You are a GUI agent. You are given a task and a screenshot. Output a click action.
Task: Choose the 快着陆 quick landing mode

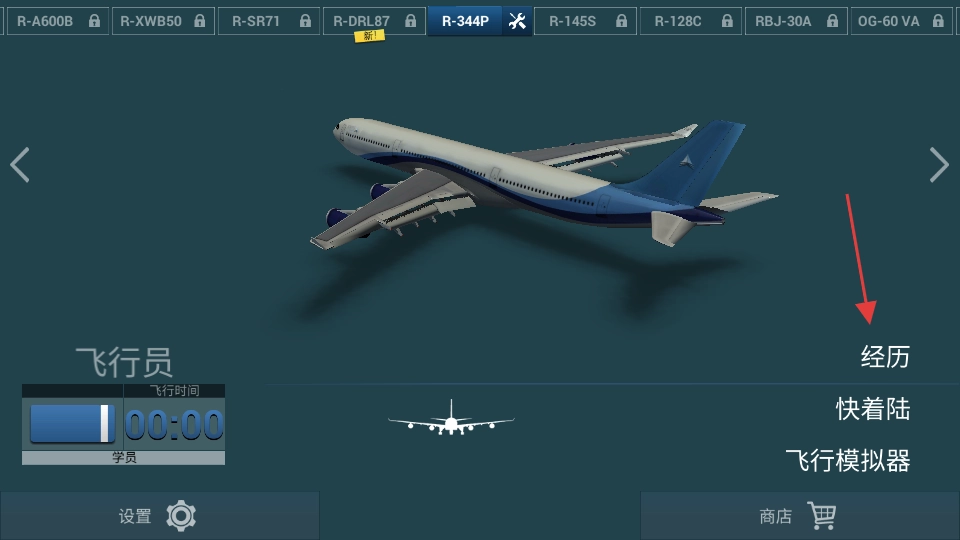pos(873,408)
